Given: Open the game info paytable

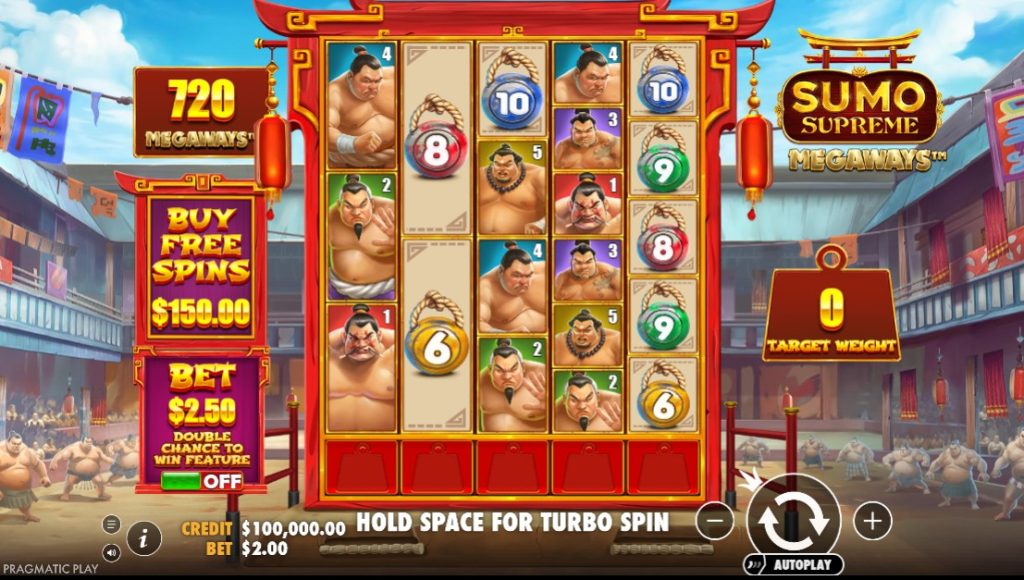Looking at the screenshot, I should coord(144,538).
